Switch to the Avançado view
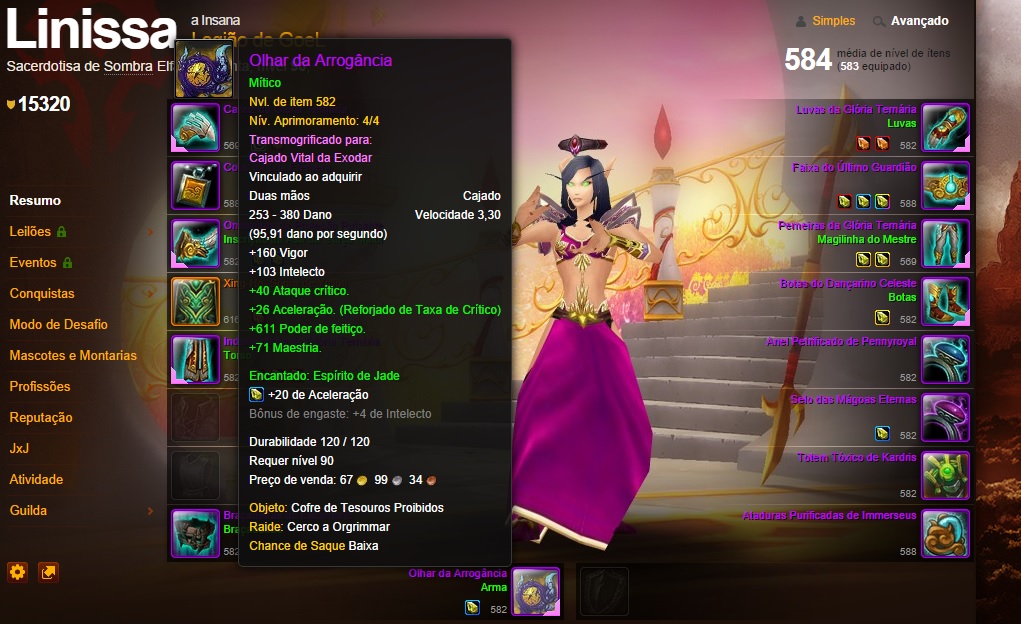Screen dimensions: 1021x624 click(x=919, y=21)
